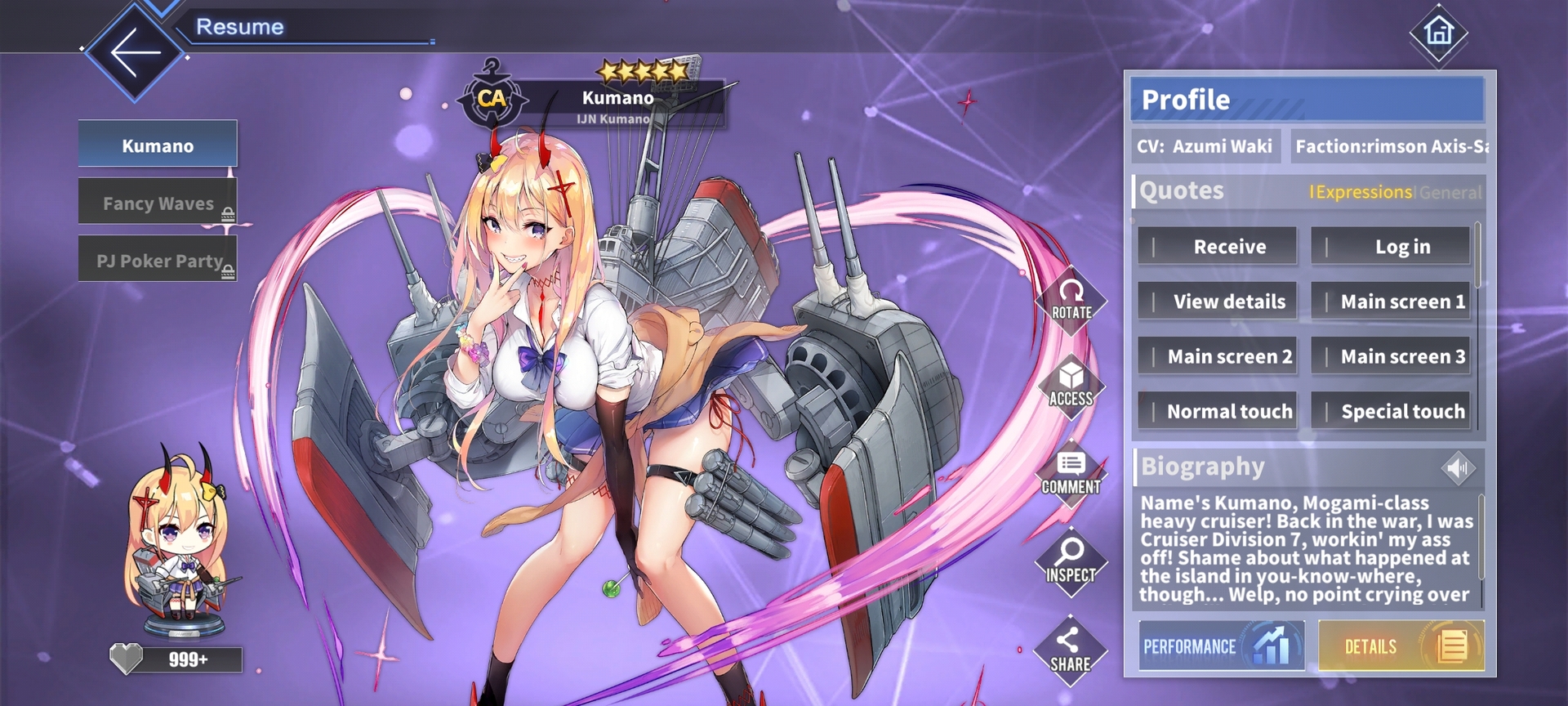
Task: Play the Normal touch quote
Action: click(x=1217, y=411)
